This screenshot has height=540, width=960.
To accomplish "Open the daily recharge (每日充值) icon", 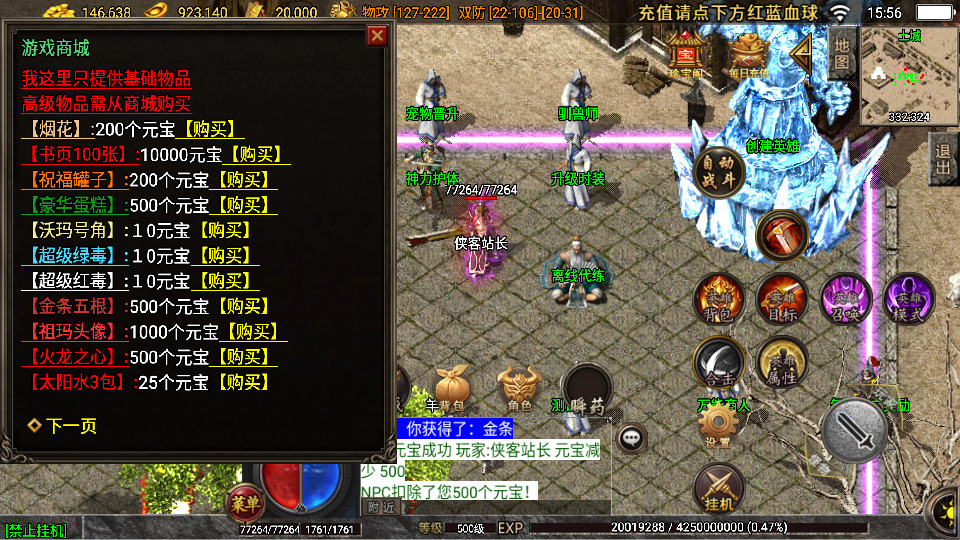I will click(748, 54).
